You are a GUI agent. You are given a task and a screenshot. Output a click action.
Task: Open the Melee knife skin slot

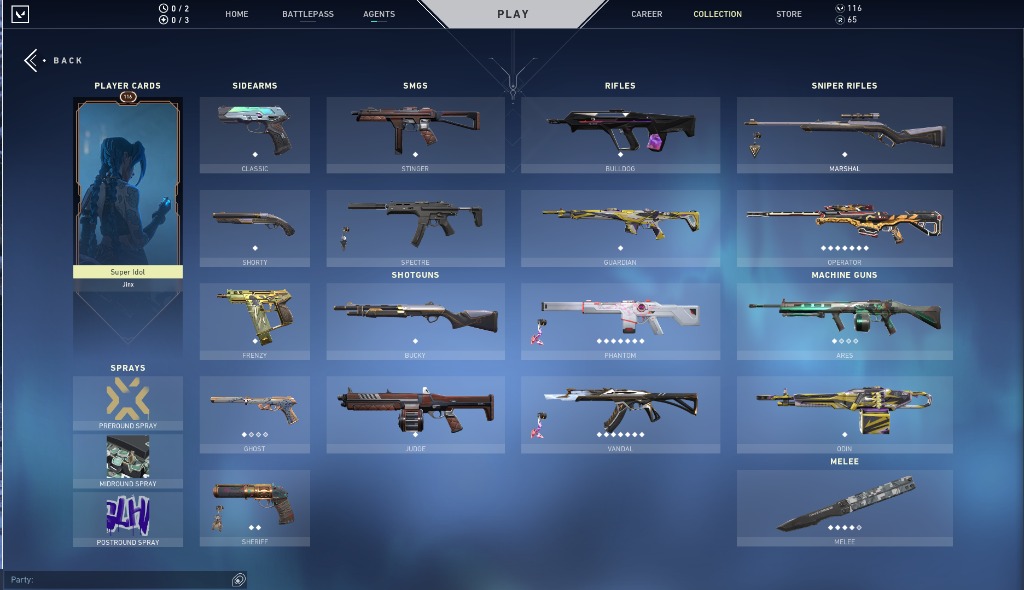click(844, 508)
